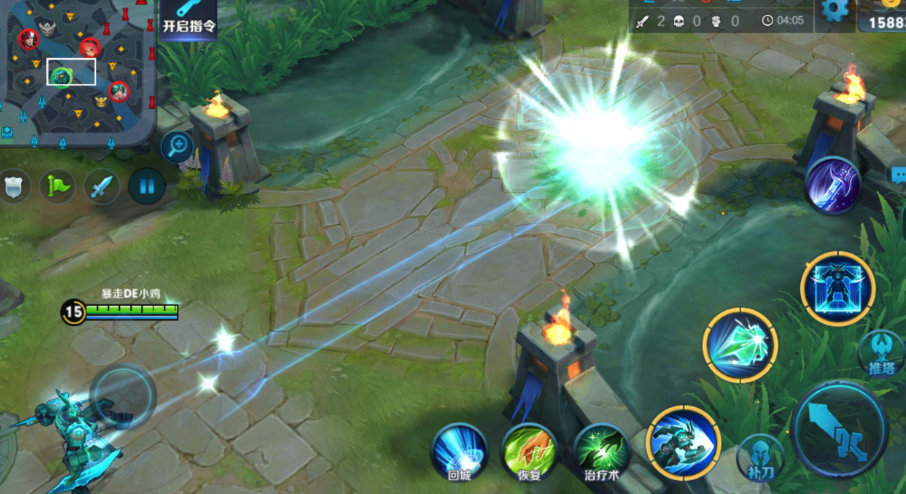Viewport: 906px width, 494px height.
Task: Select the shield defend signal icon
Action: (x=13, y=187)
